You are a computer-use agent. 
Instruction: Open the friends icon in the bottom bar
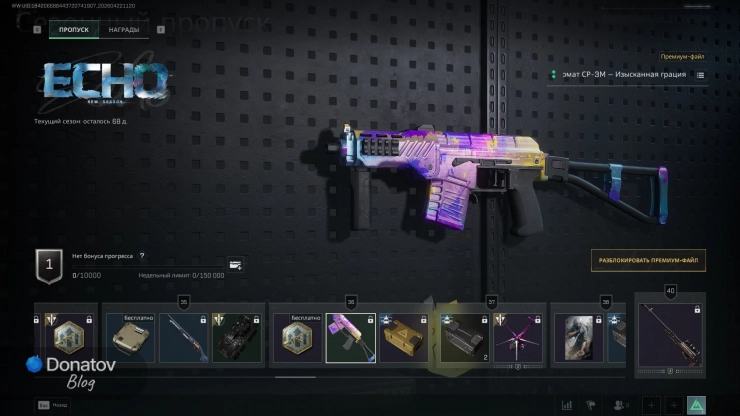tap(622, 405)
